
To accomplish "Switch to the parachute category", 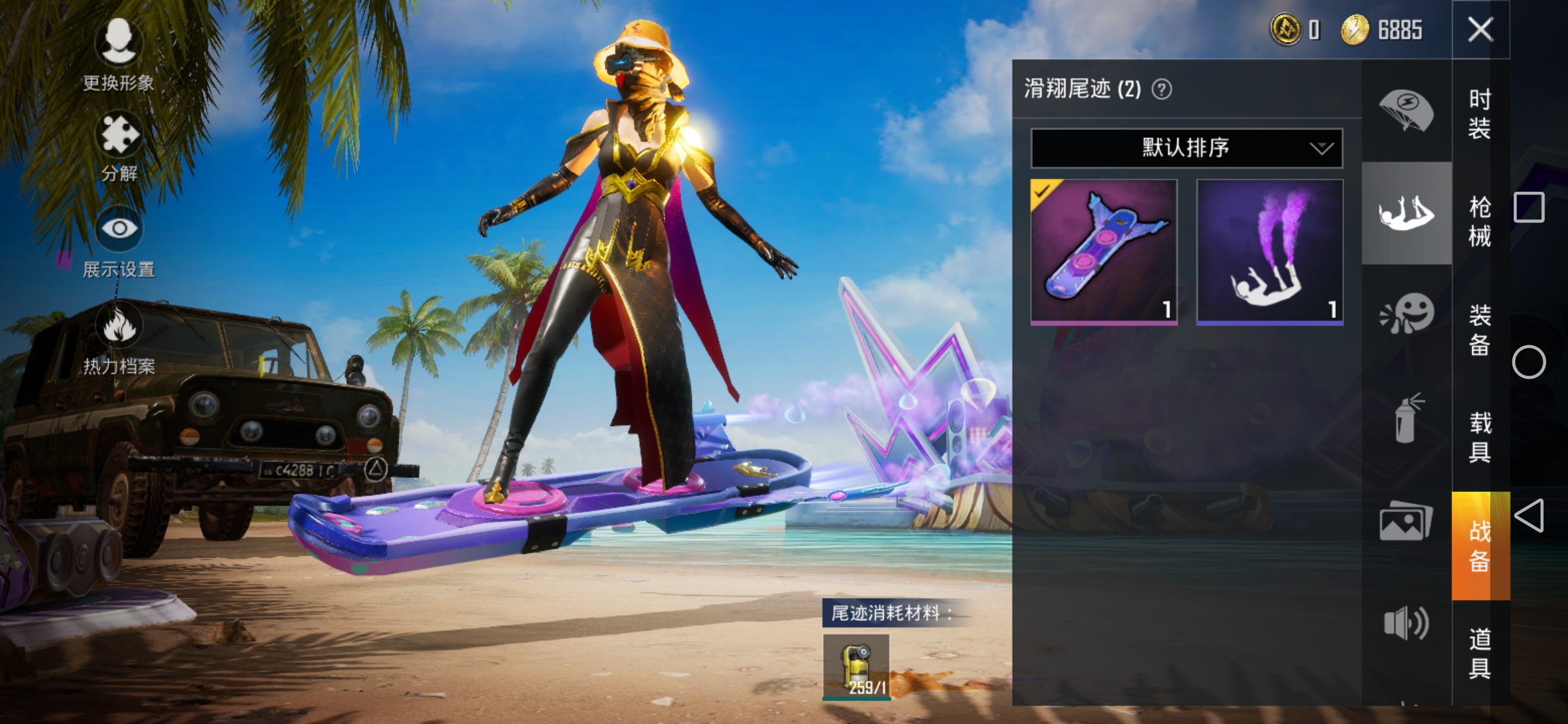I will click(x=1406, y=110).
